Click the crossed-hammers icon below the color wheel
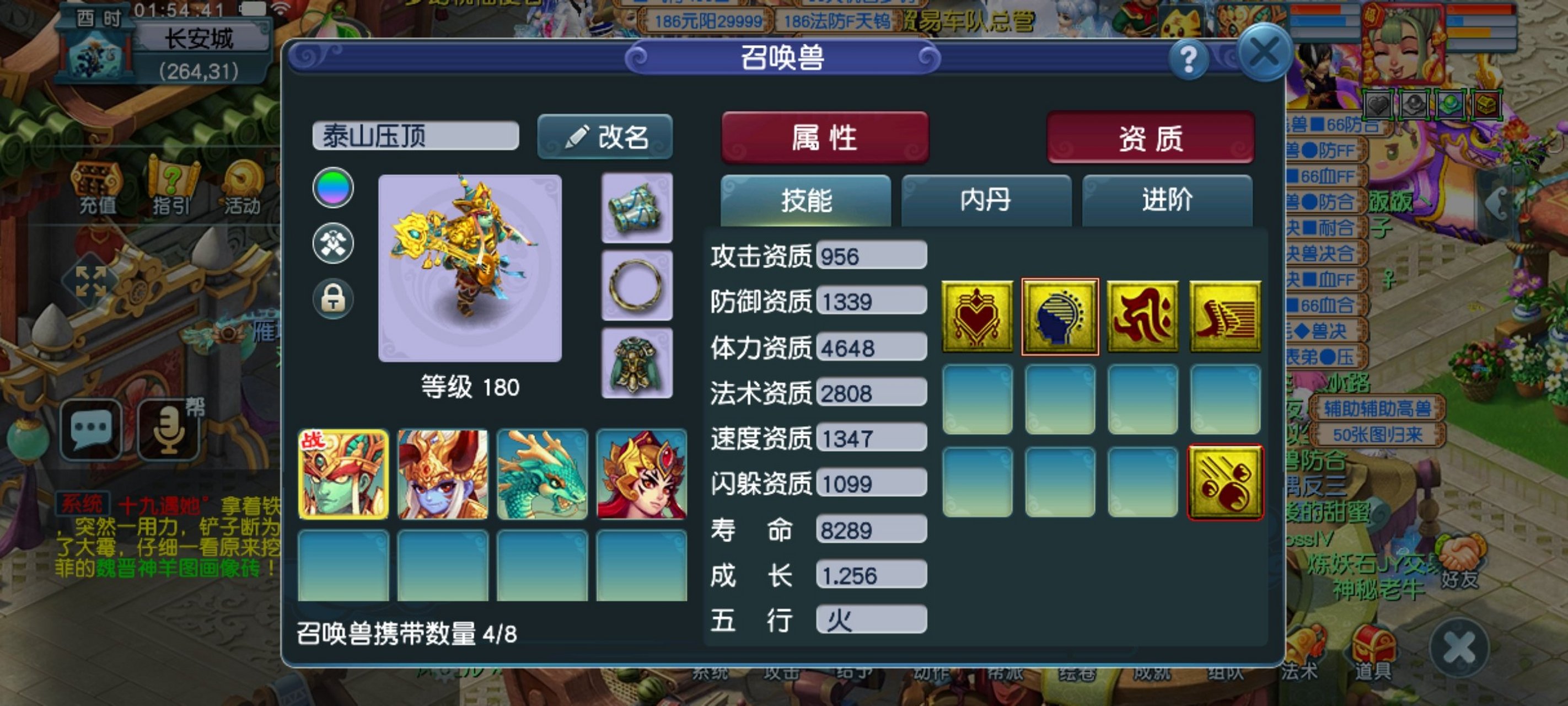 pos(332,243)
